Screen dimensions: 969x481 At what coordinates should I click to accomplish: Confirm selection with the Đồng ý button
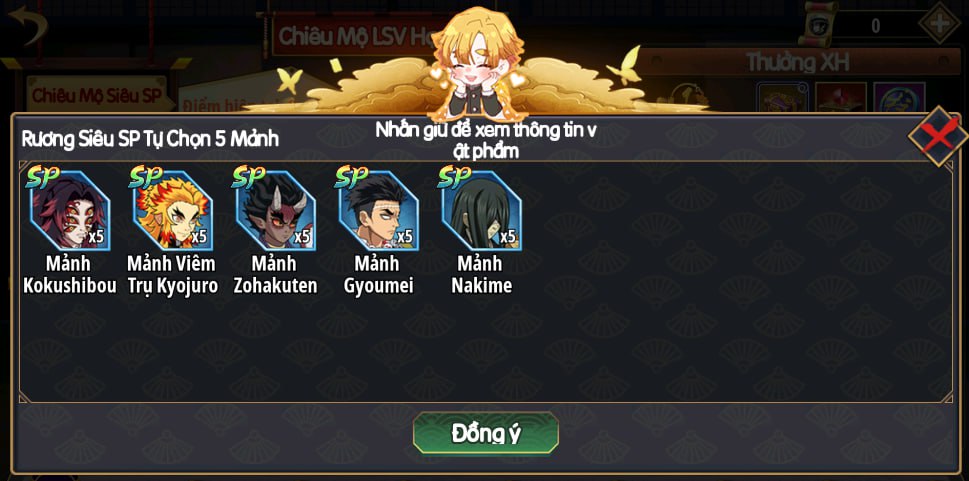click(x=485, y=433)
